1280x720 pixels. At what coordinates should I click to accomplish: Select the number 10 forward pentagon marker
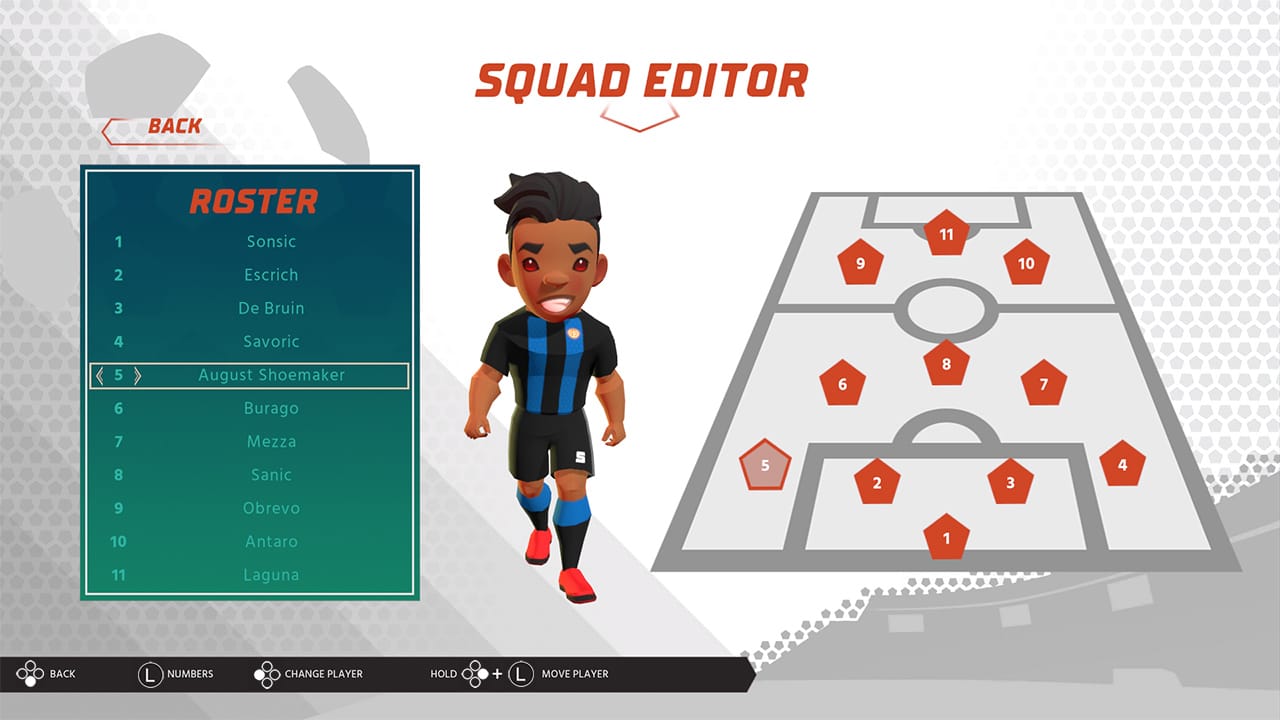[x=1024, y=262]
